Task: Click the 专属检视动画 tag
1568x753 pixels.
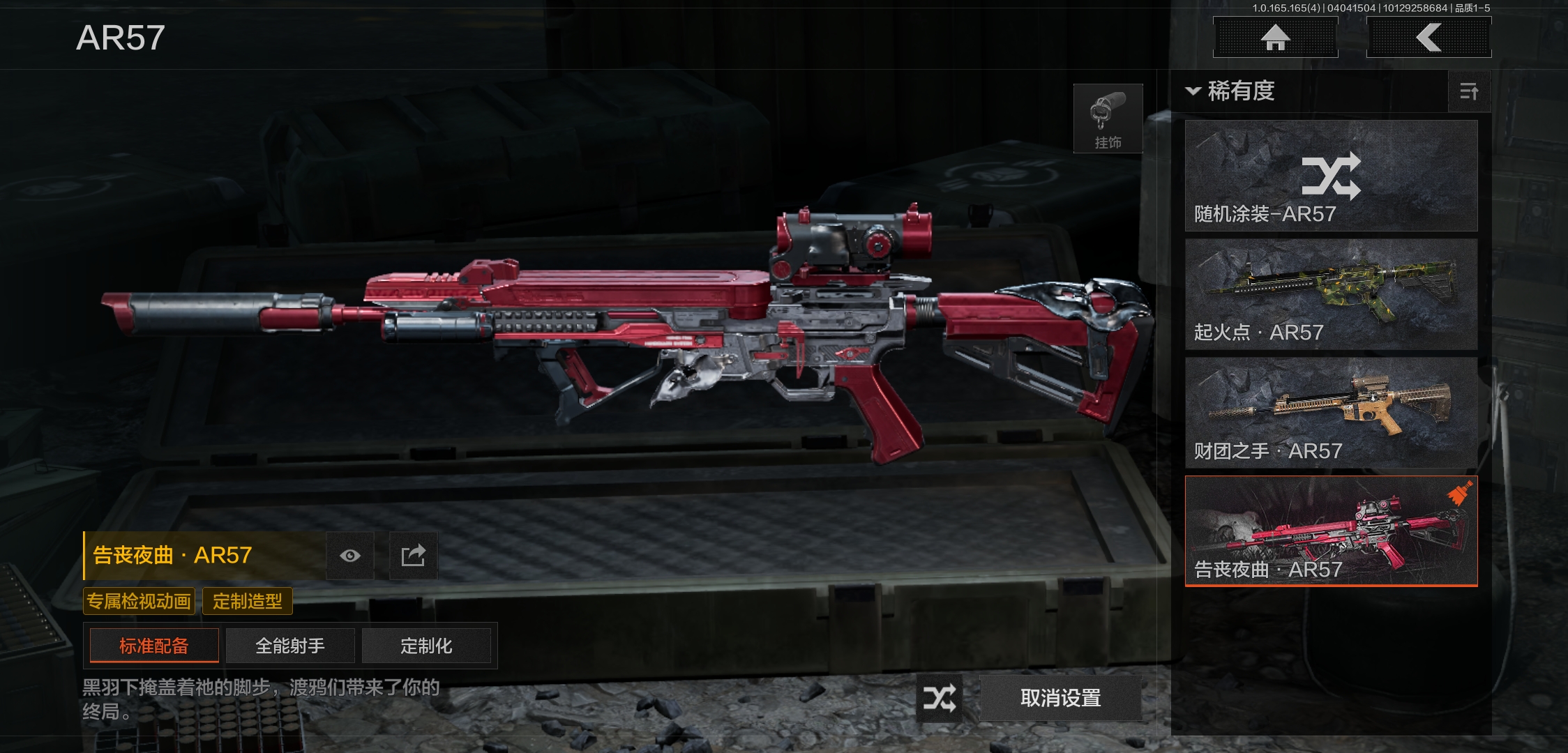Action: (x=139, y=601)
